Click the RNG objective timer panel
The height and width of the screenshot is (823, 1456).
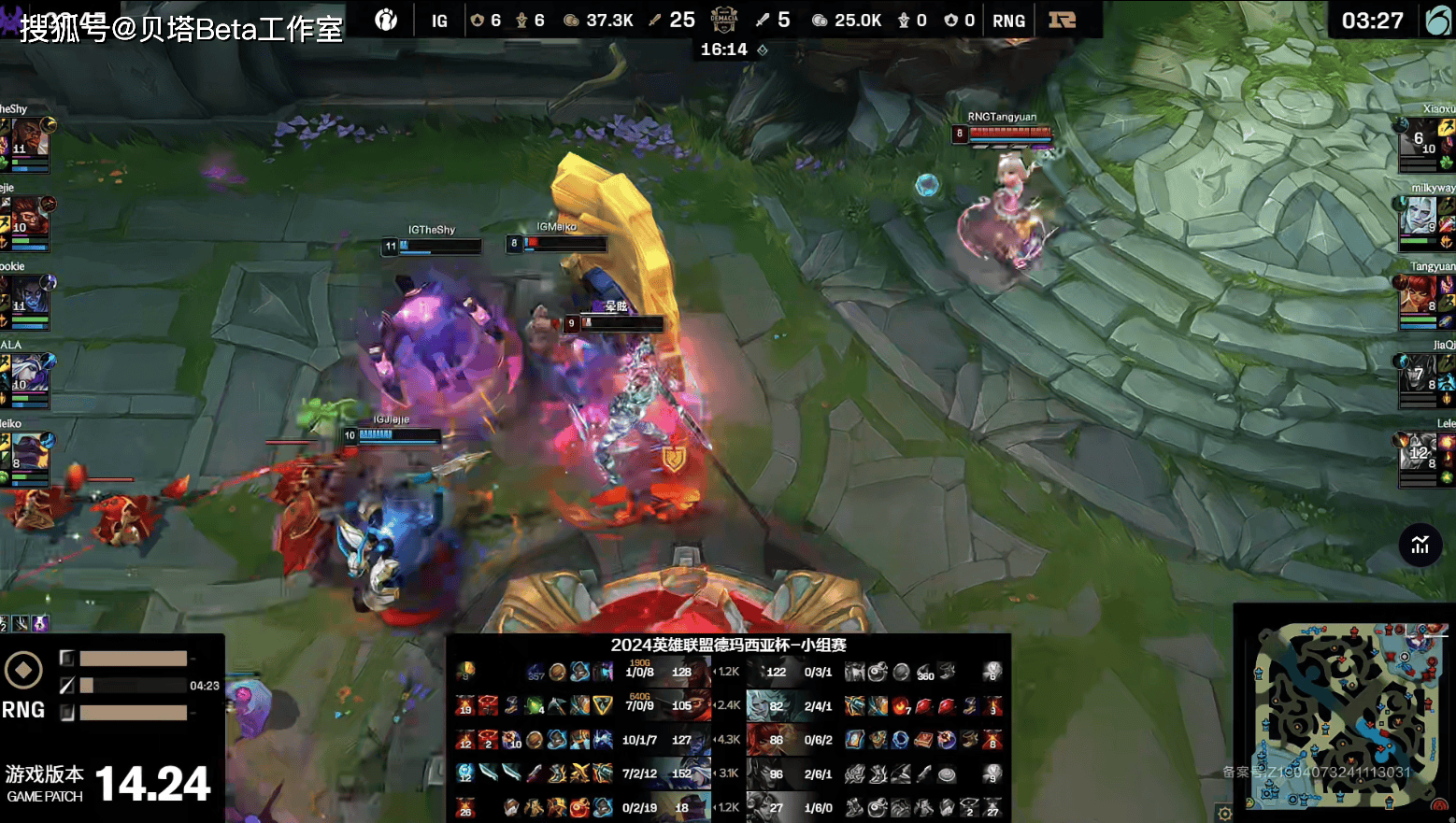112,685
